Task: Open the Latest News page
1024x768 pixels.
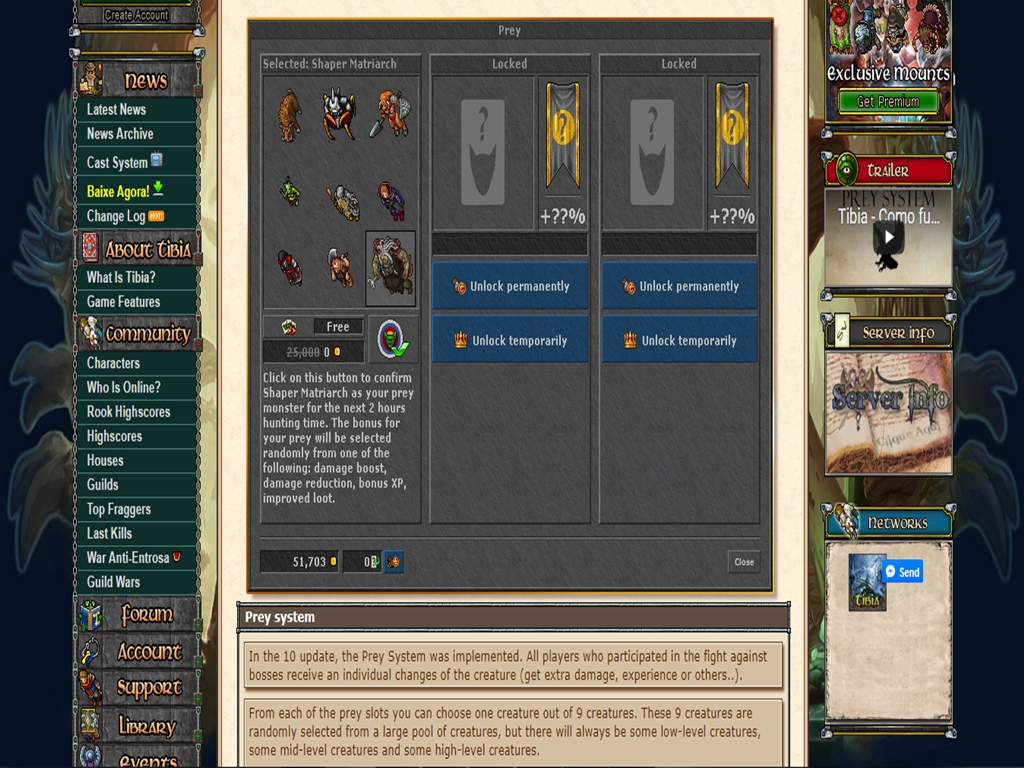Action: tap(116, 109)
